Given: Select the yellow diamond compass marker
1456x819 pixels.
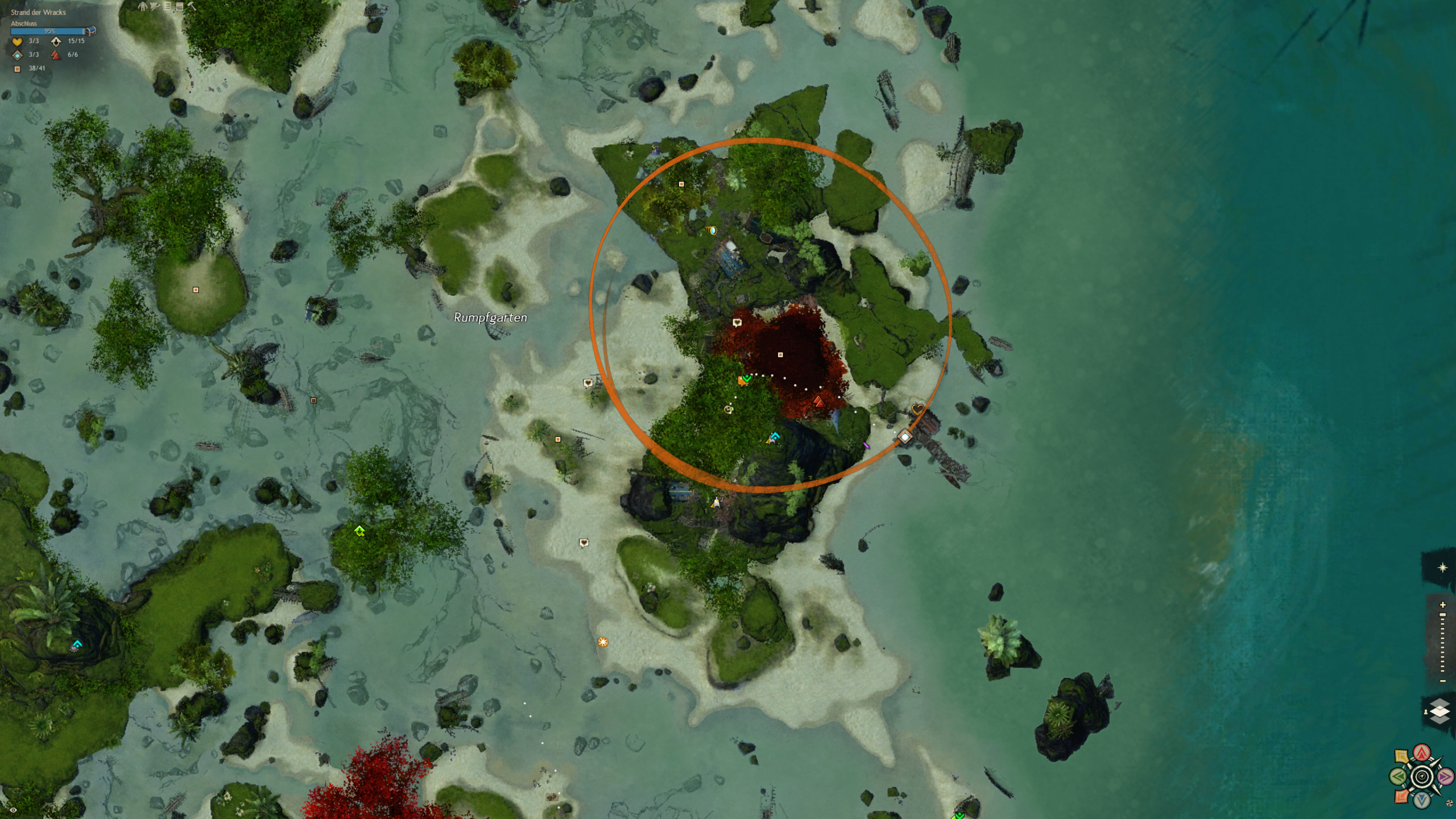Looking at the screenshot, I should point(1401,756).
